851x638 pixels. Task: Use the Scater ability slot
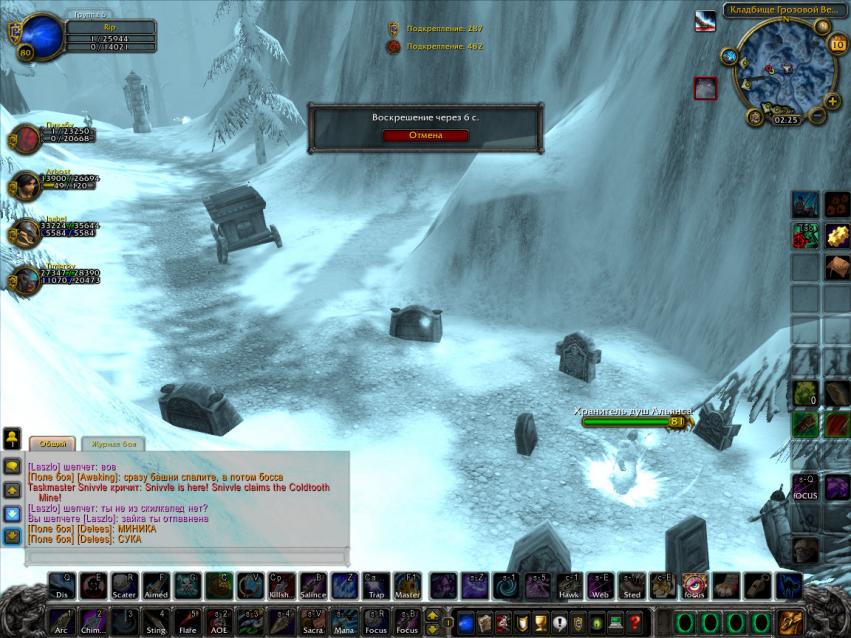tap(125, 586)
